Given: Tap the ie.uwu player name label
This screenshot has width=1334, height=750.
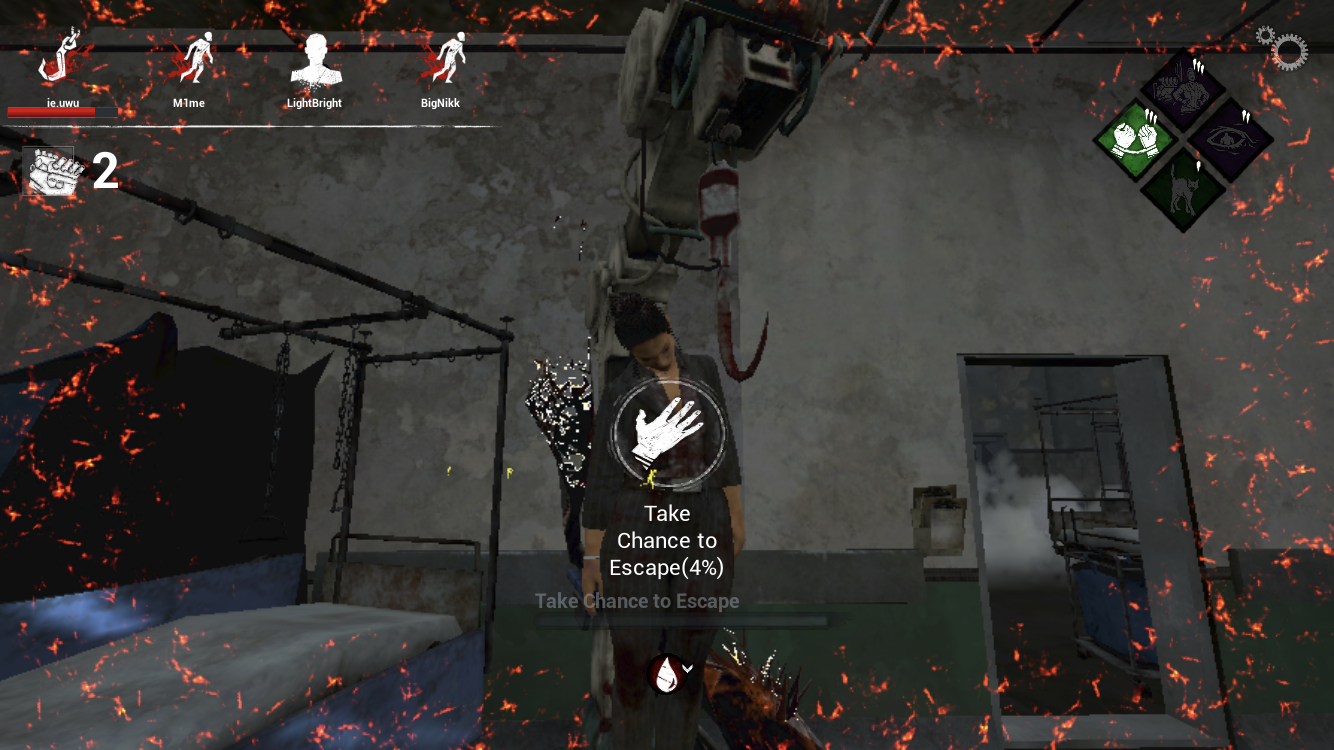Looking at the screenshot, I should pos(62,102).
